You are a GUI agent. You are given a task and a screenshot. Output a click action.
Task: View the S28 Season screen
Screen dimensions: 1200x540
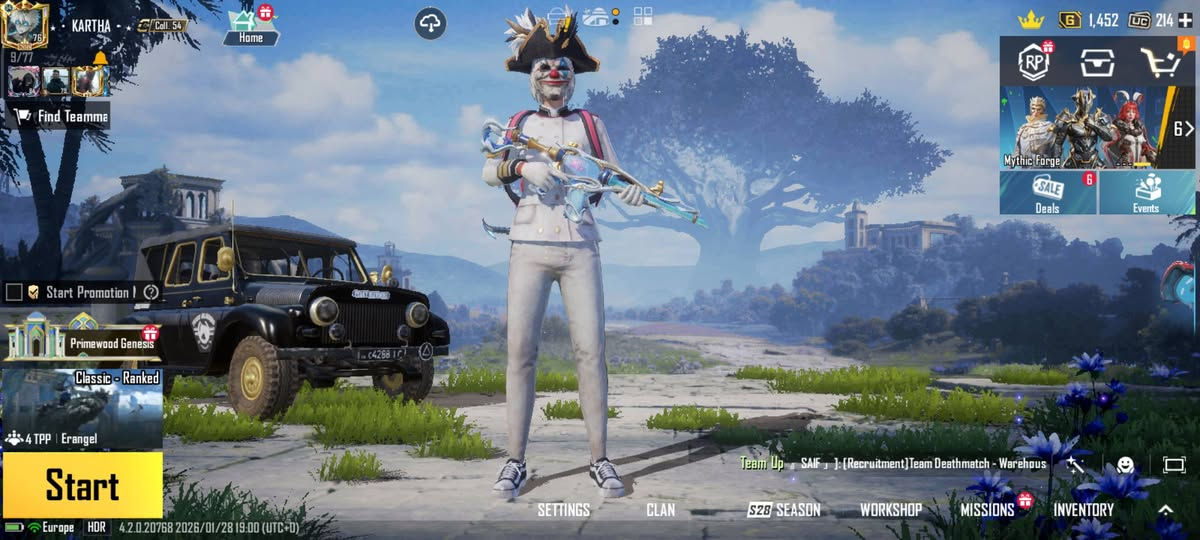[784, 510]
